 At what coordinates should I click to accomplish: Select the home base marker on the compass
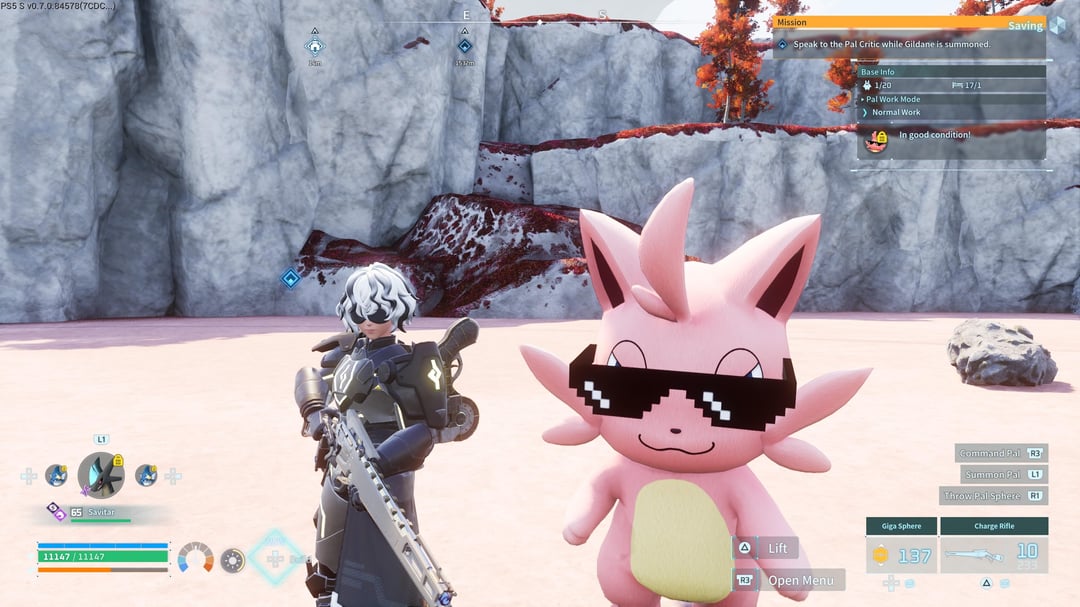point(315,46)
